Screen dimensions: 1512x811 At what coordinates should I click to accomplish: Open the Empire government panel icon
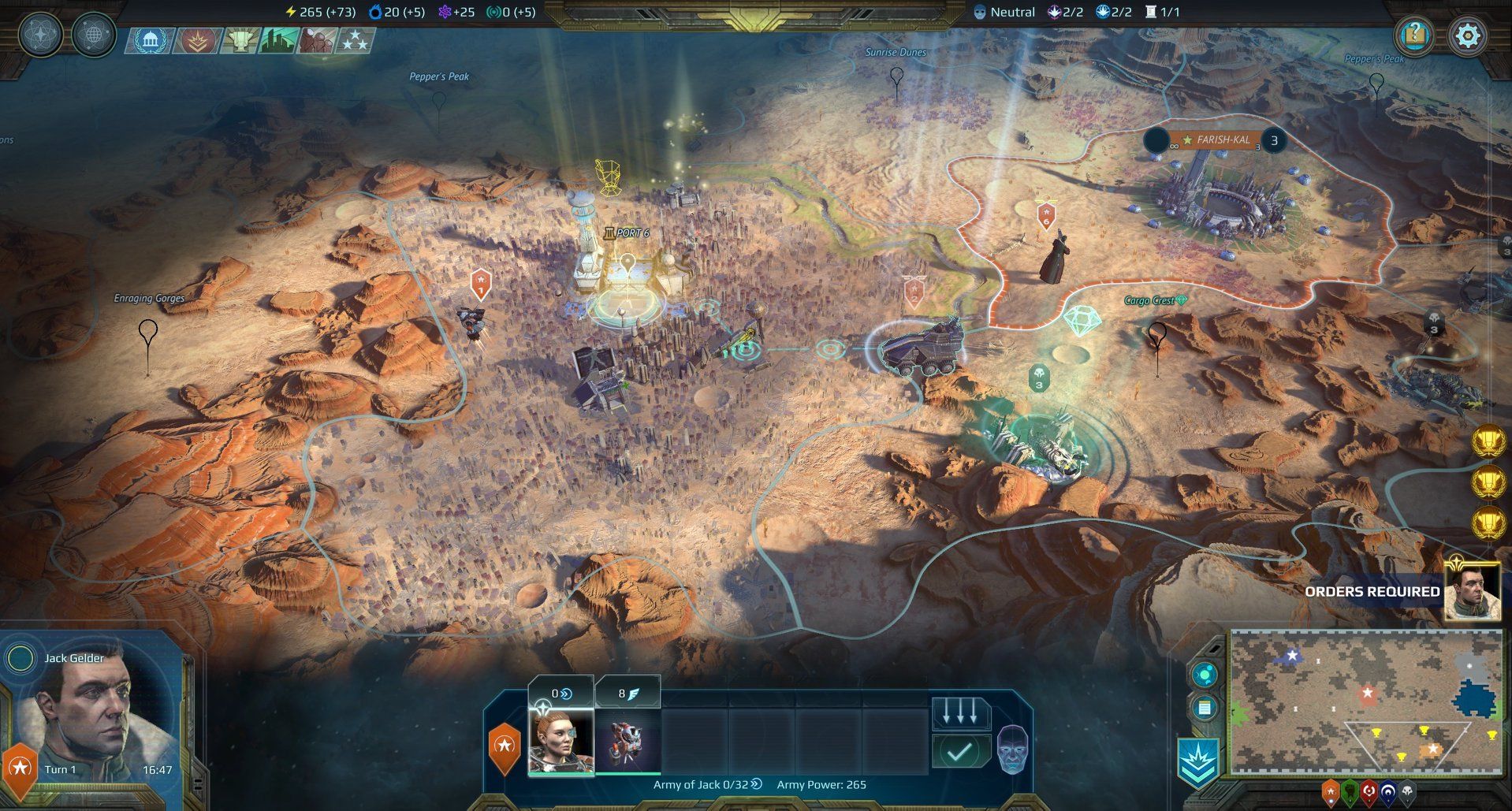(x=150, y=39)
